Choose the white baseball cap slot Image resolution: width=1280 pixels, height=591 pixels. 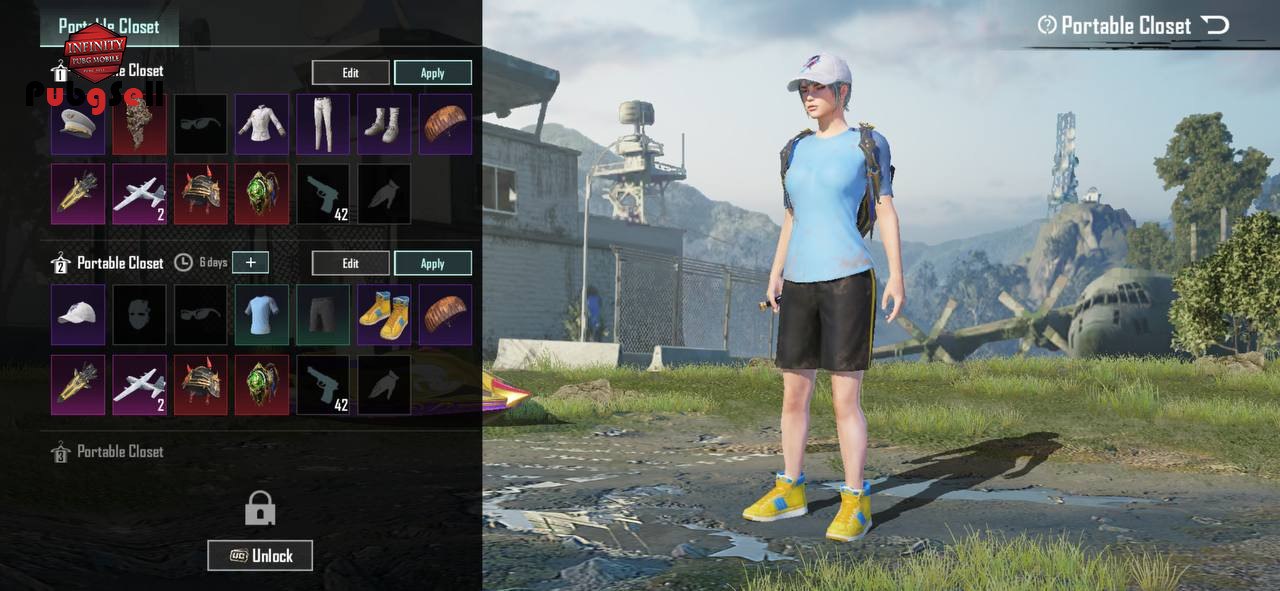point(78,315)
